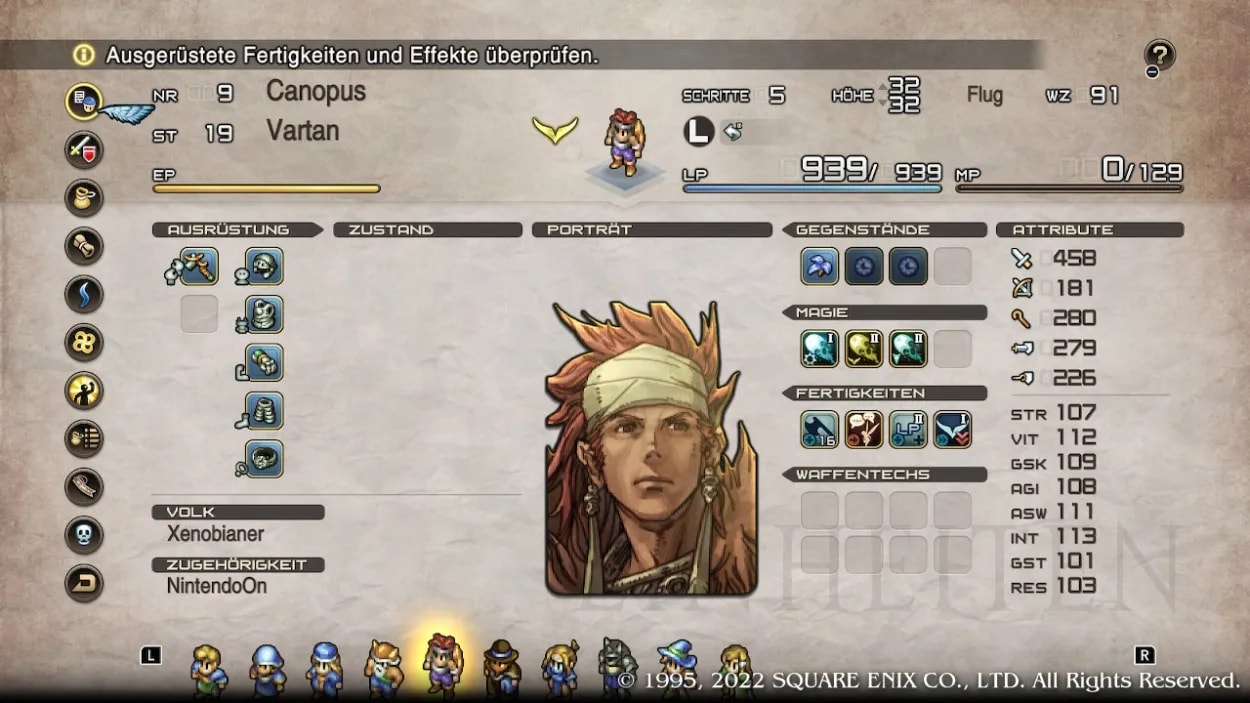Select the sword and shield sidebar icon

pos(84,150)
